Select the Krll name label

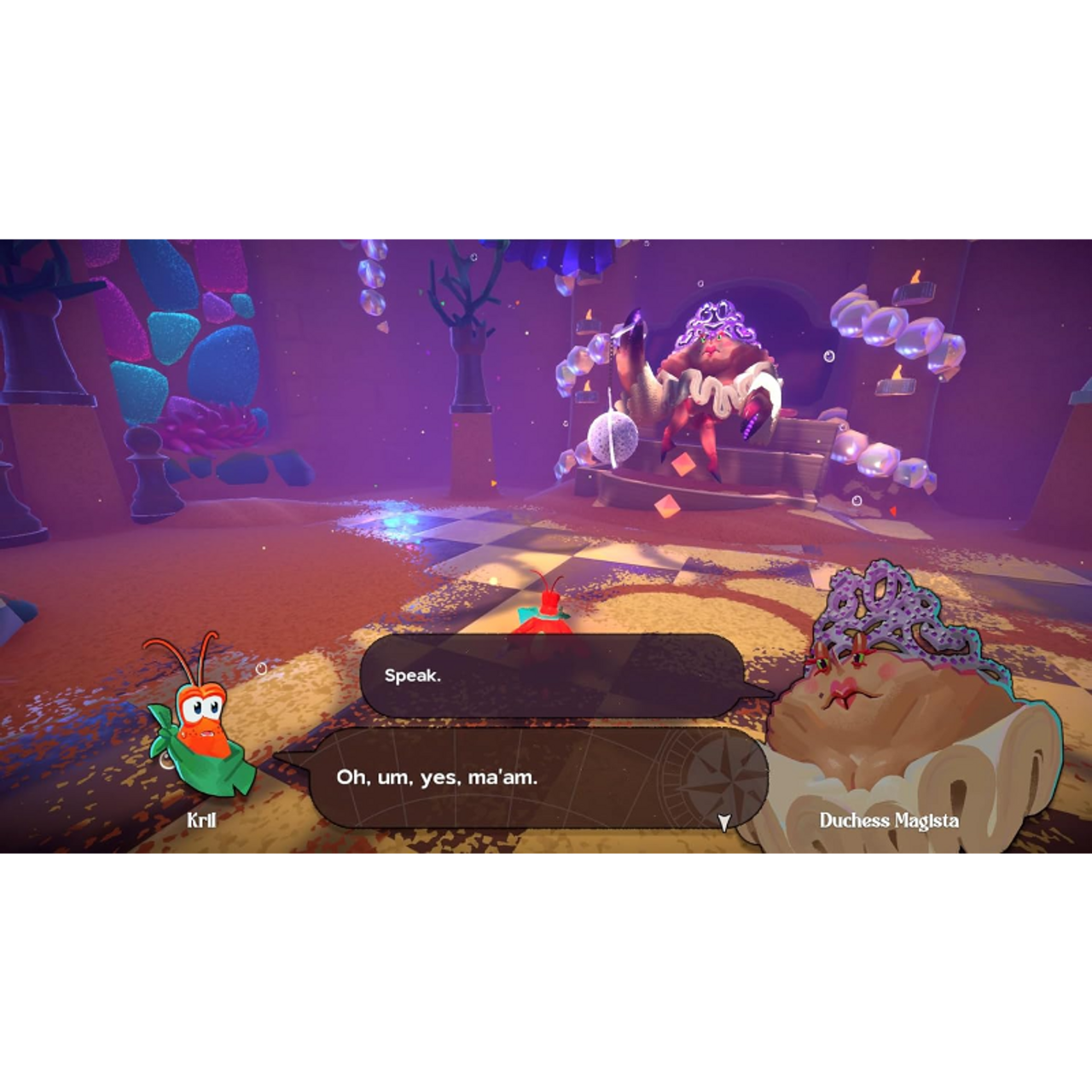click(x=203, y=821)
